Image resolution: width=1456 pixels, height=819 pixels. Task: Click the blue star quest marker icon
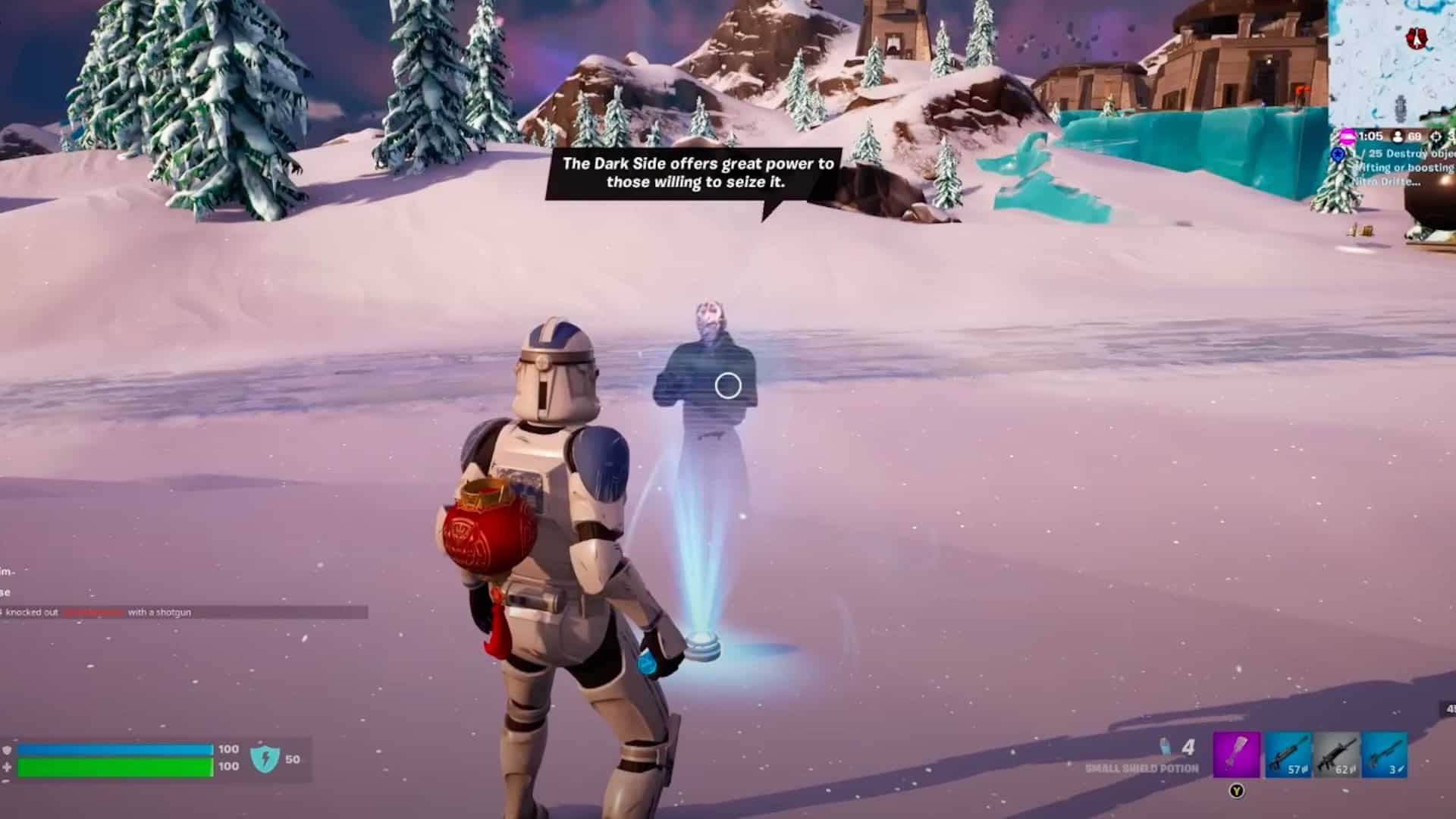pos(1338,154)
